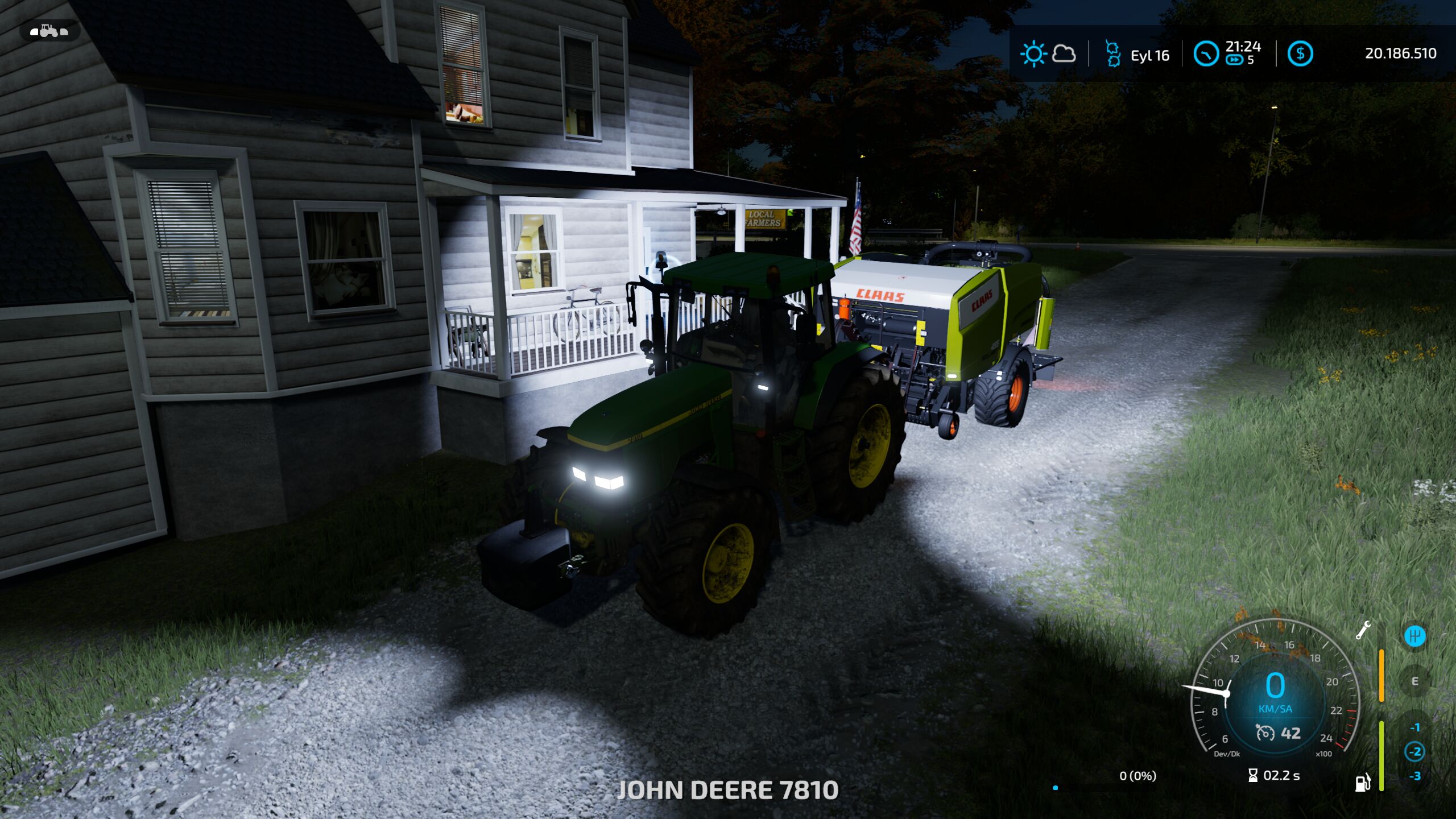The image size is (1456, 819).
Task: Select the blue gear shifter icon
Action: click(x=1414, y=635)
